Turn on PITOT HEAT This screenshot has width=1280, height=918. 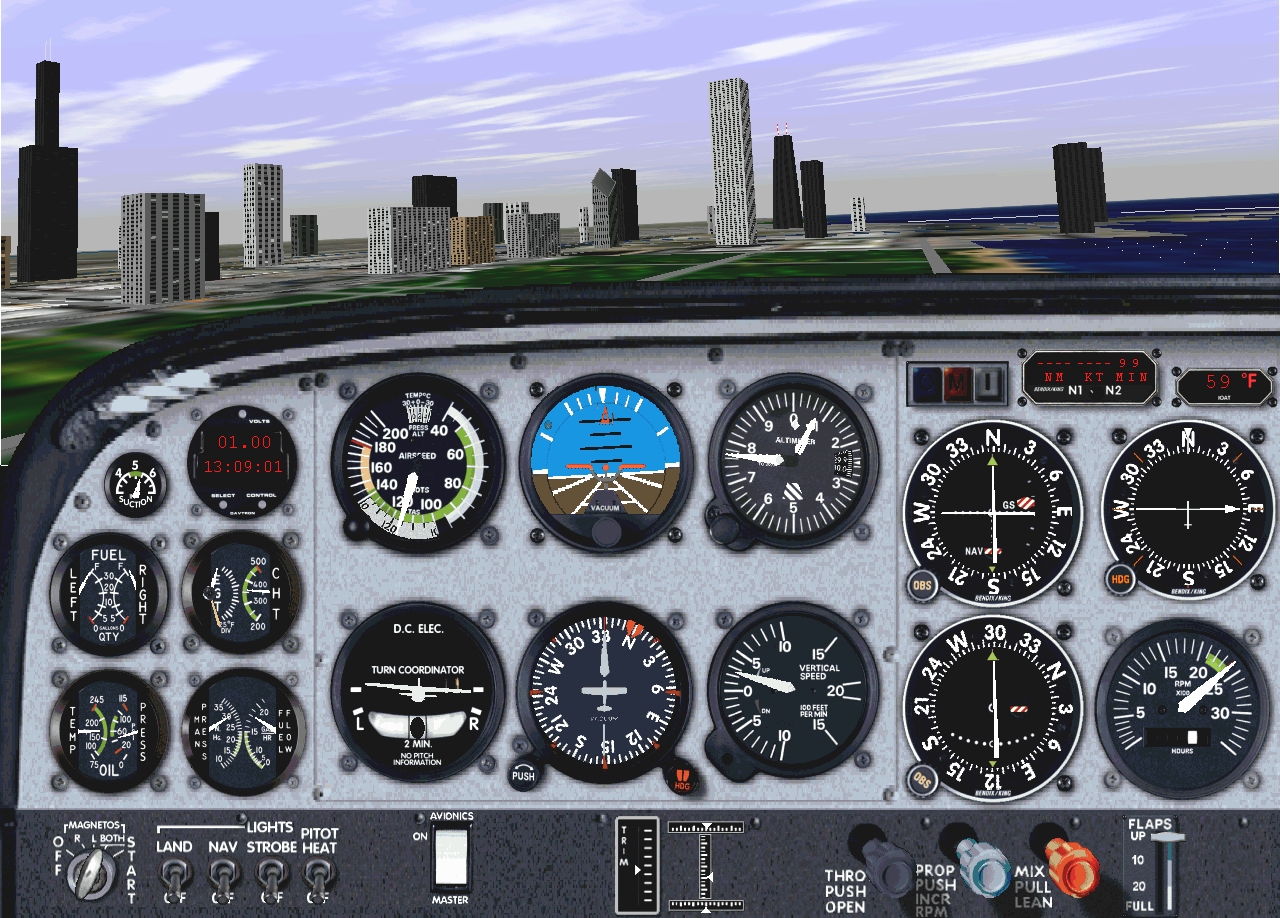coord(320,877)
